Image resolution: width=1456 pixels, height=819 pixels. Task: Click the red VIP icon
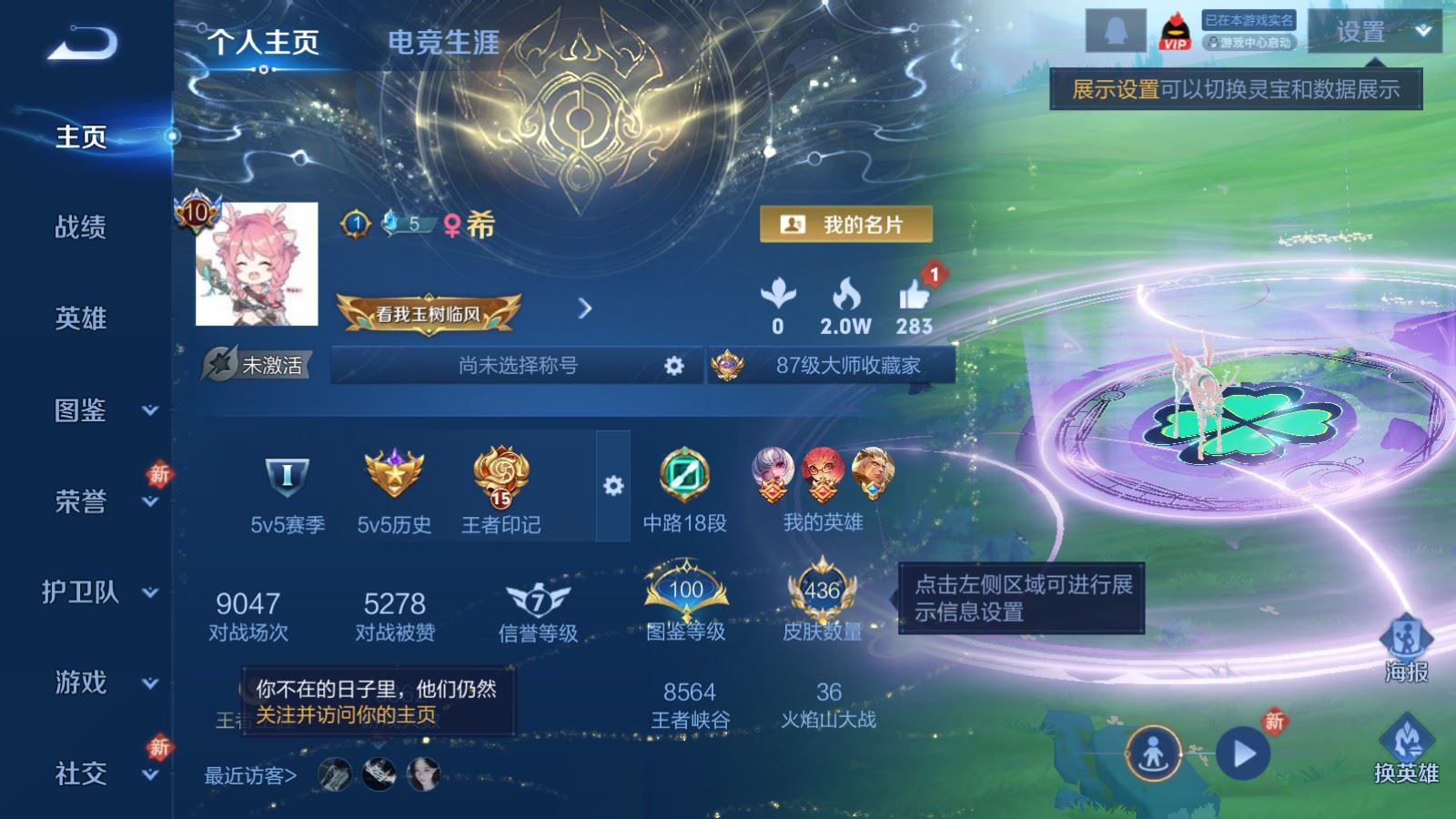coord(1174,30)
